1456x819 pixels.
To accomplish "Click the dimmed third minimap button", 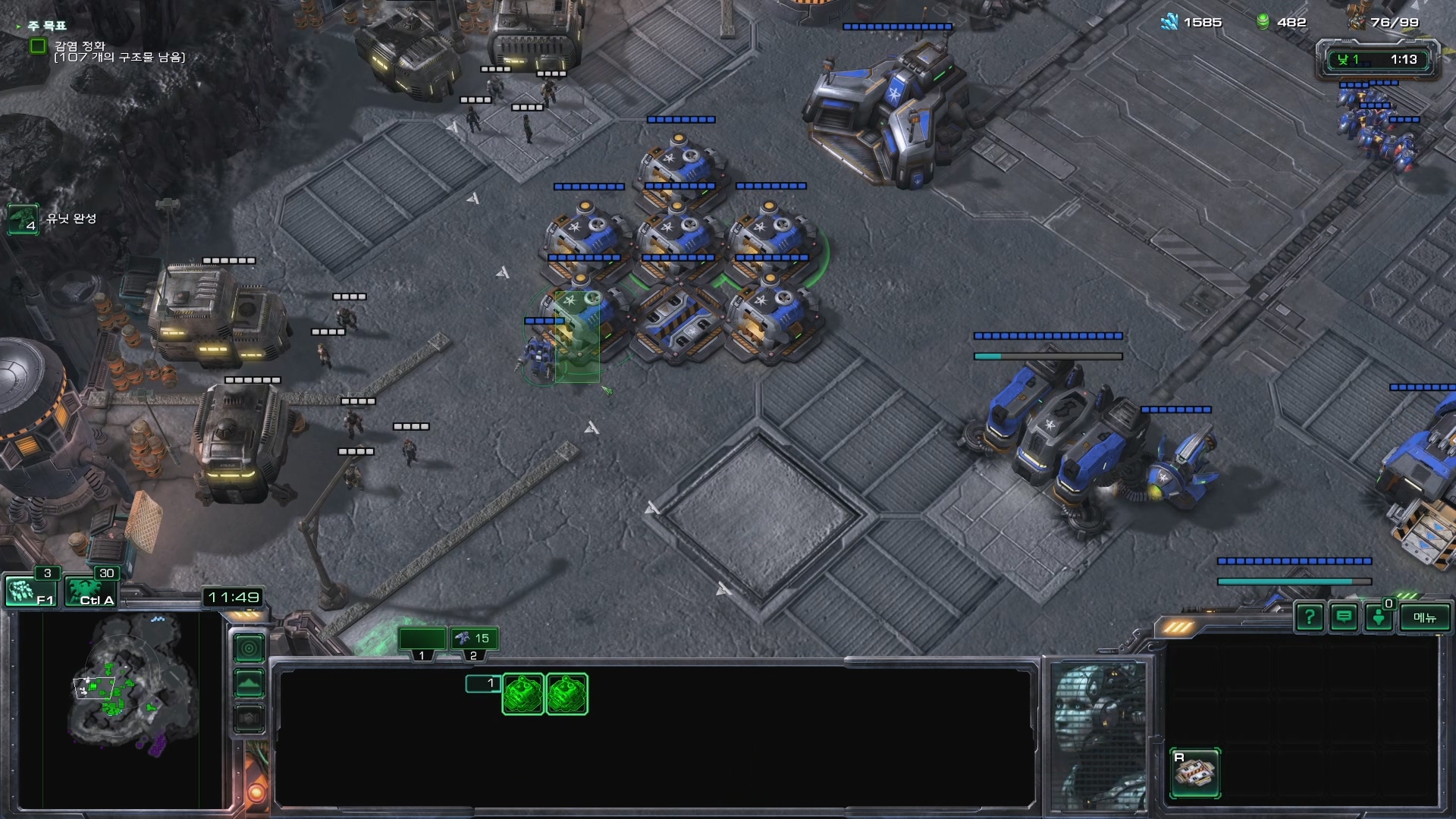I will point(249,718).
